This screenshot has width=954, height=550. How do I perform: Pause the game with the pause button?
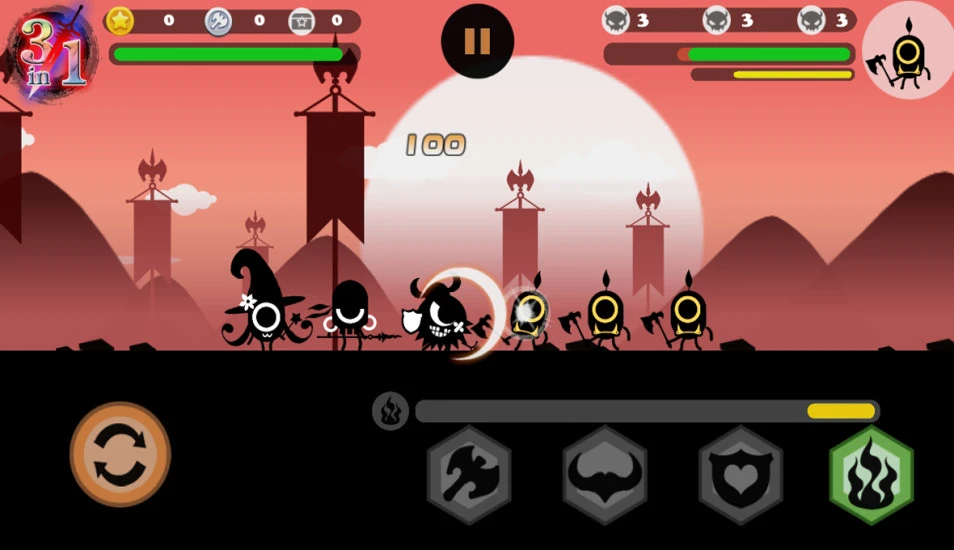pyautogui.click(x=477, y=41)
